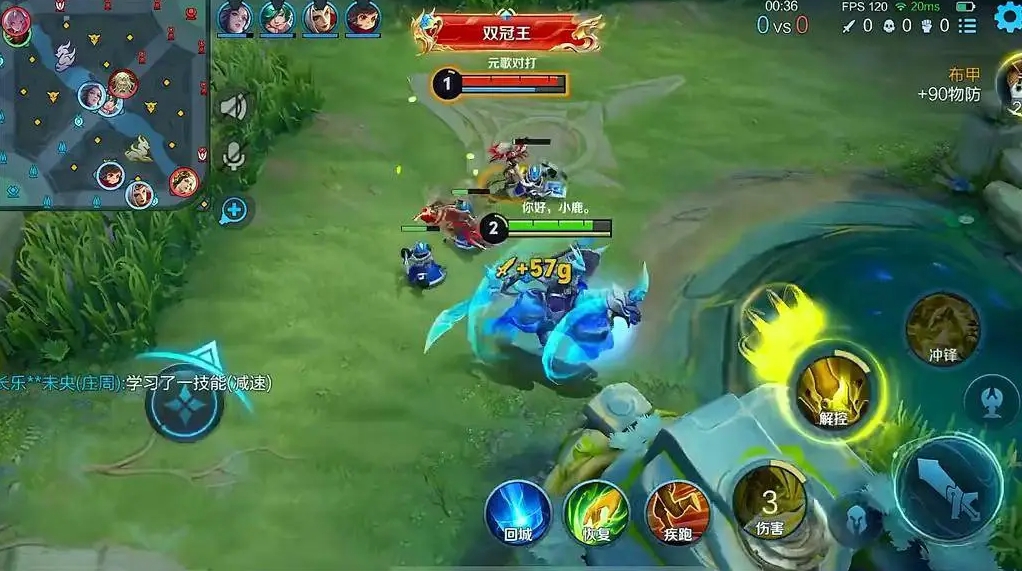Cast the 伤害 damage skill
The width and height of the screenshot is (1022, 571).
coord(769,502)
